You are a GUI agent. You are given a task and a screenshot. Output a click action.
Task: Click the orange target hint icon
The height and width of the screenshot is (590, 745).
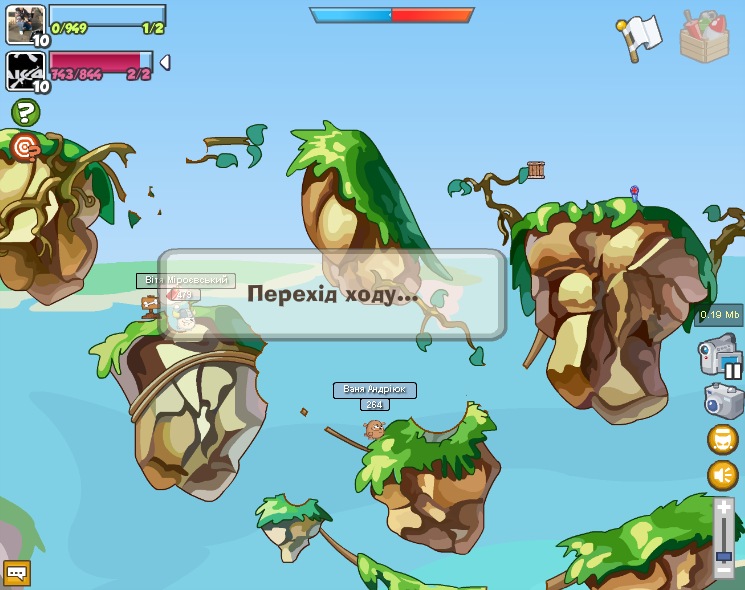click(25, 148)
